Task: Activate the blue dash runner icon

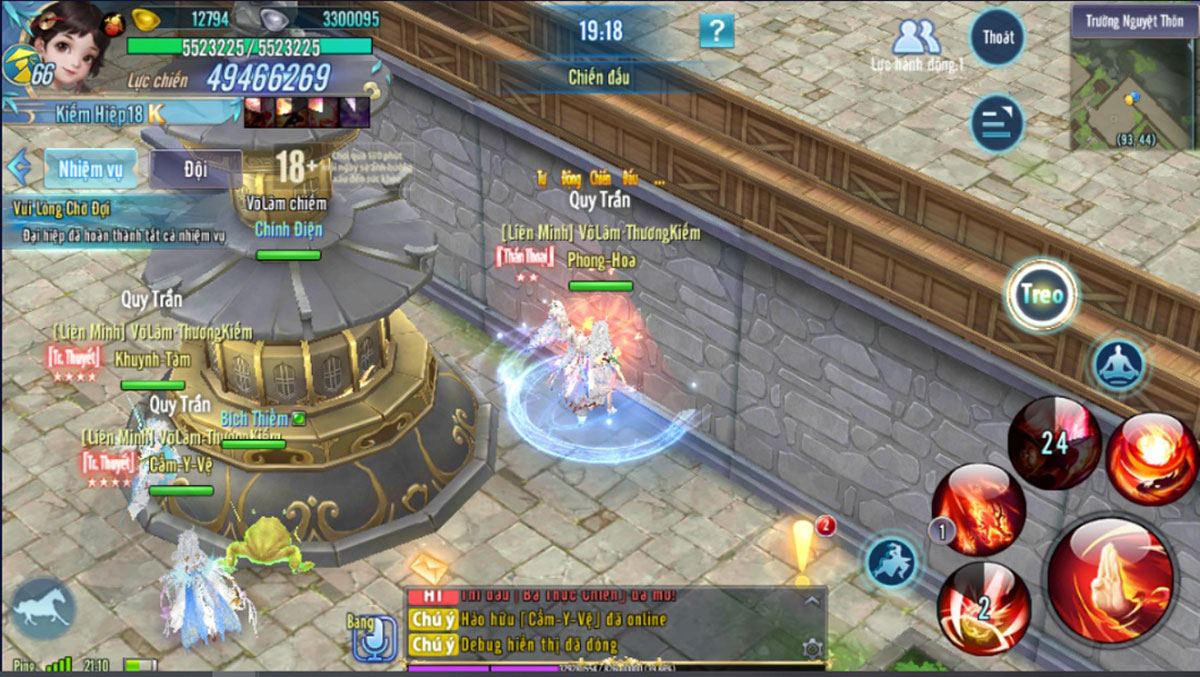Action: (891, 562)
